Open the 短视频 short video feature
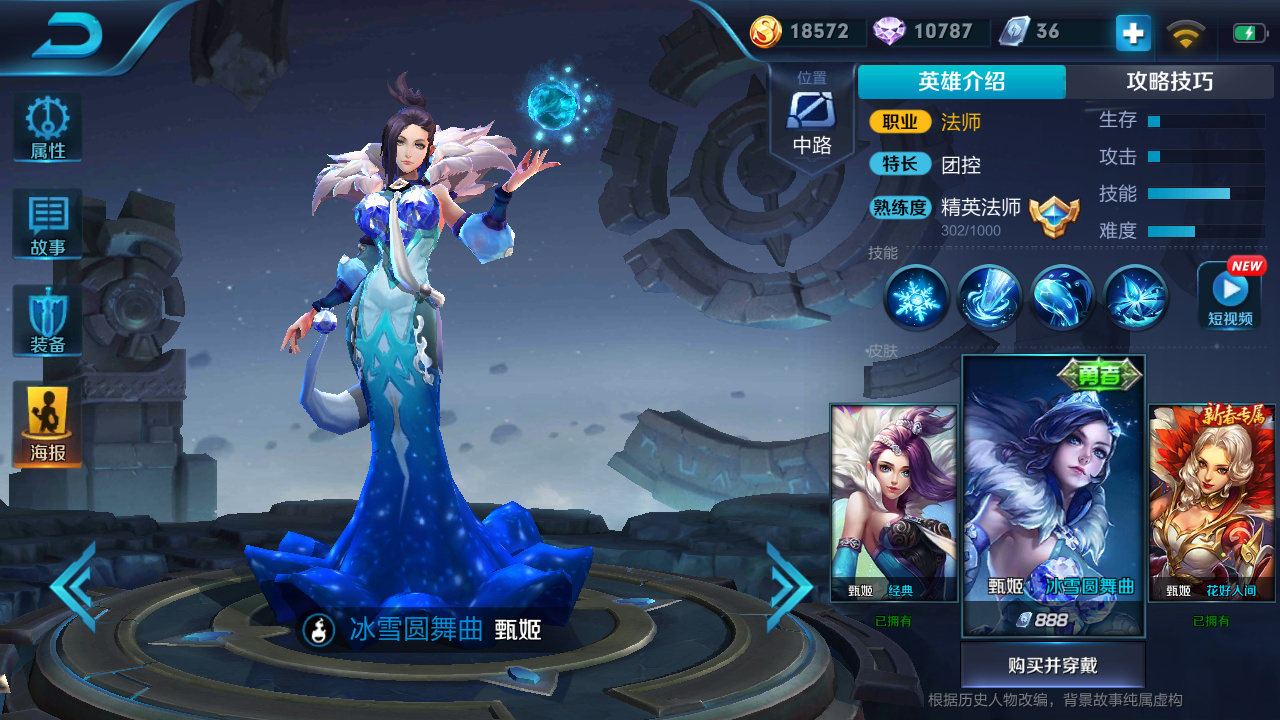The width and height of the screenshot is (1280, 720). click(1228, 297)
